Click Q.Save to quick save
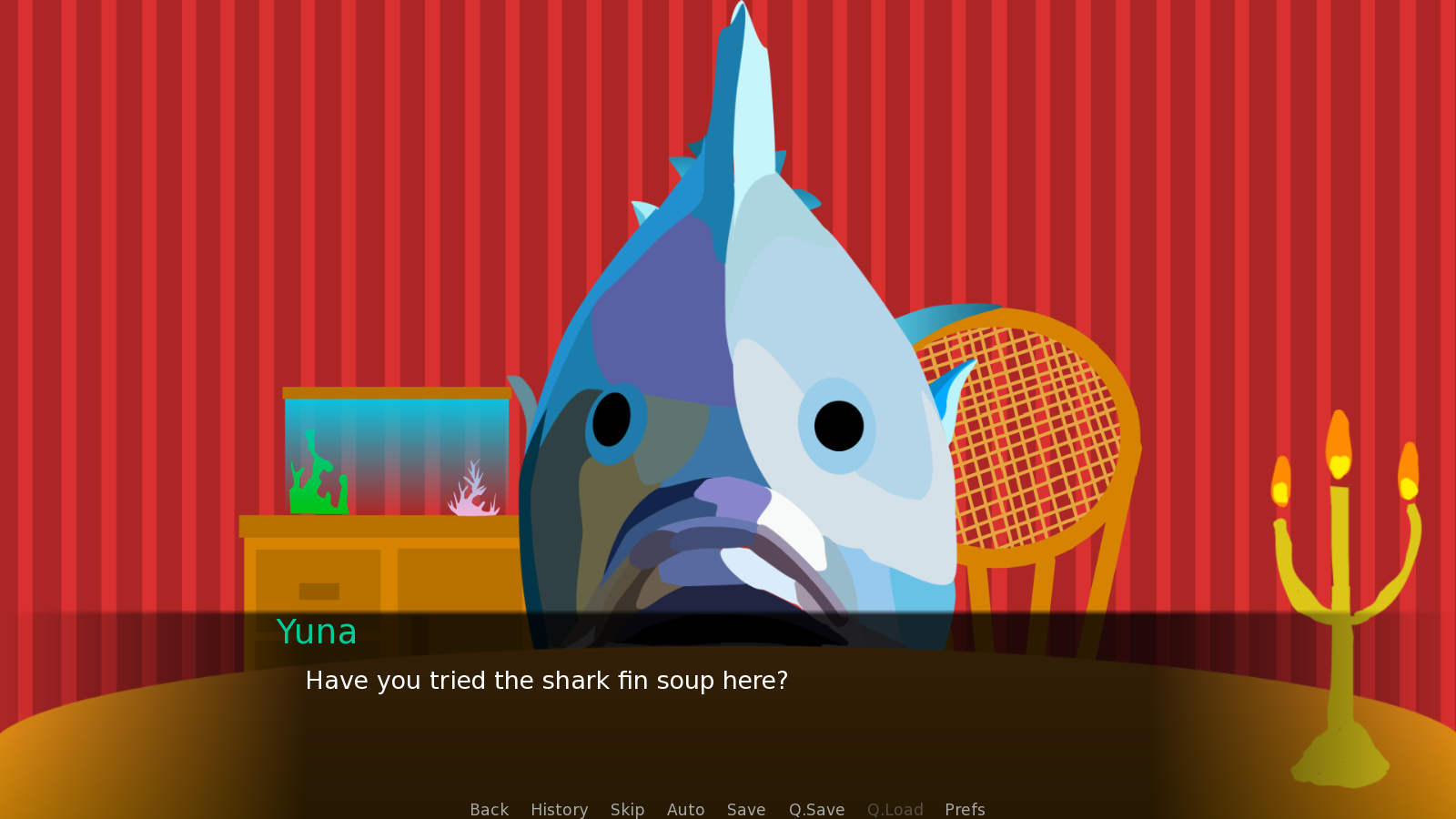Viewport: 1456px width, 819px height. point(816,809)
